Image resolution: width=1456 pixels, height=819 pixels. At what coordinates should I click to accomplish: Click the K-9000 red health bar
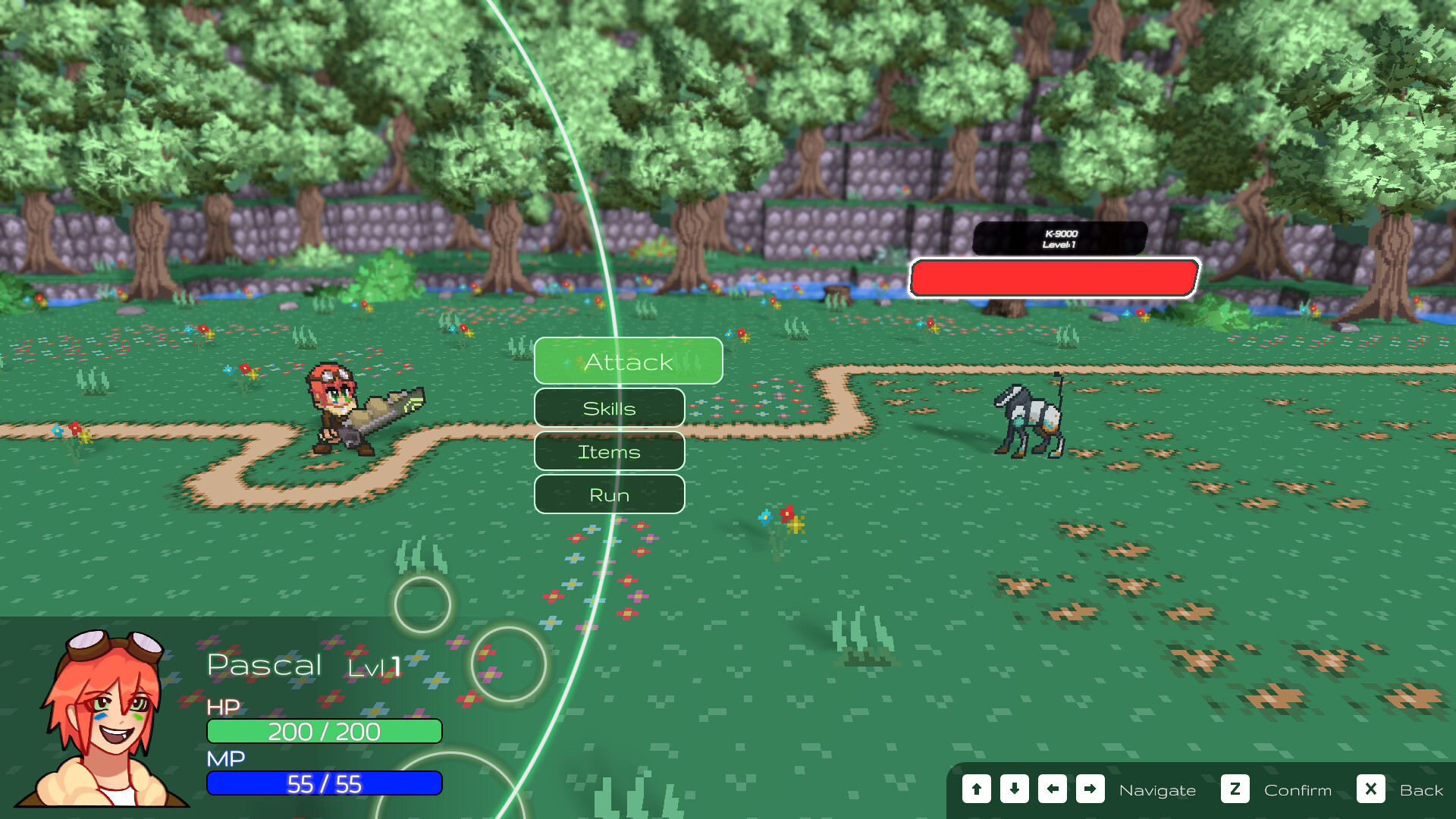[x=1054, y=278]
